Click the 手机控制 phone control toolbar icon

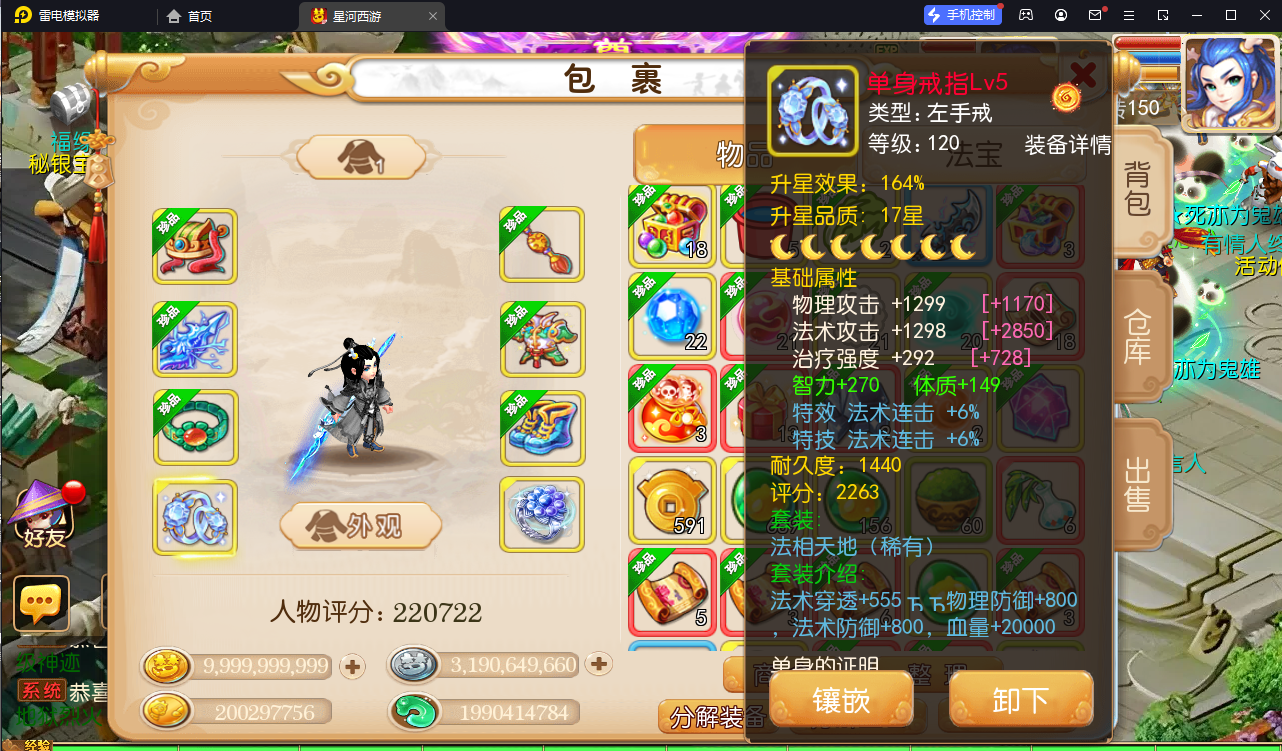tap(962, 14)
